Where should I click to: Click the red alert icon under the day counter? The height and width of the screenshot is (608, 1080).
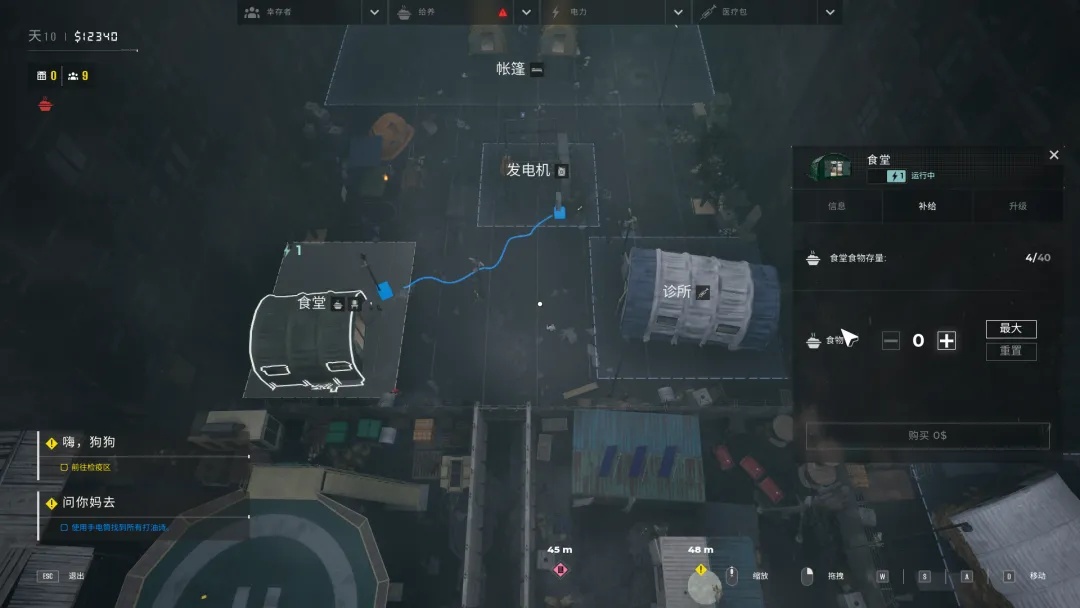45,104
